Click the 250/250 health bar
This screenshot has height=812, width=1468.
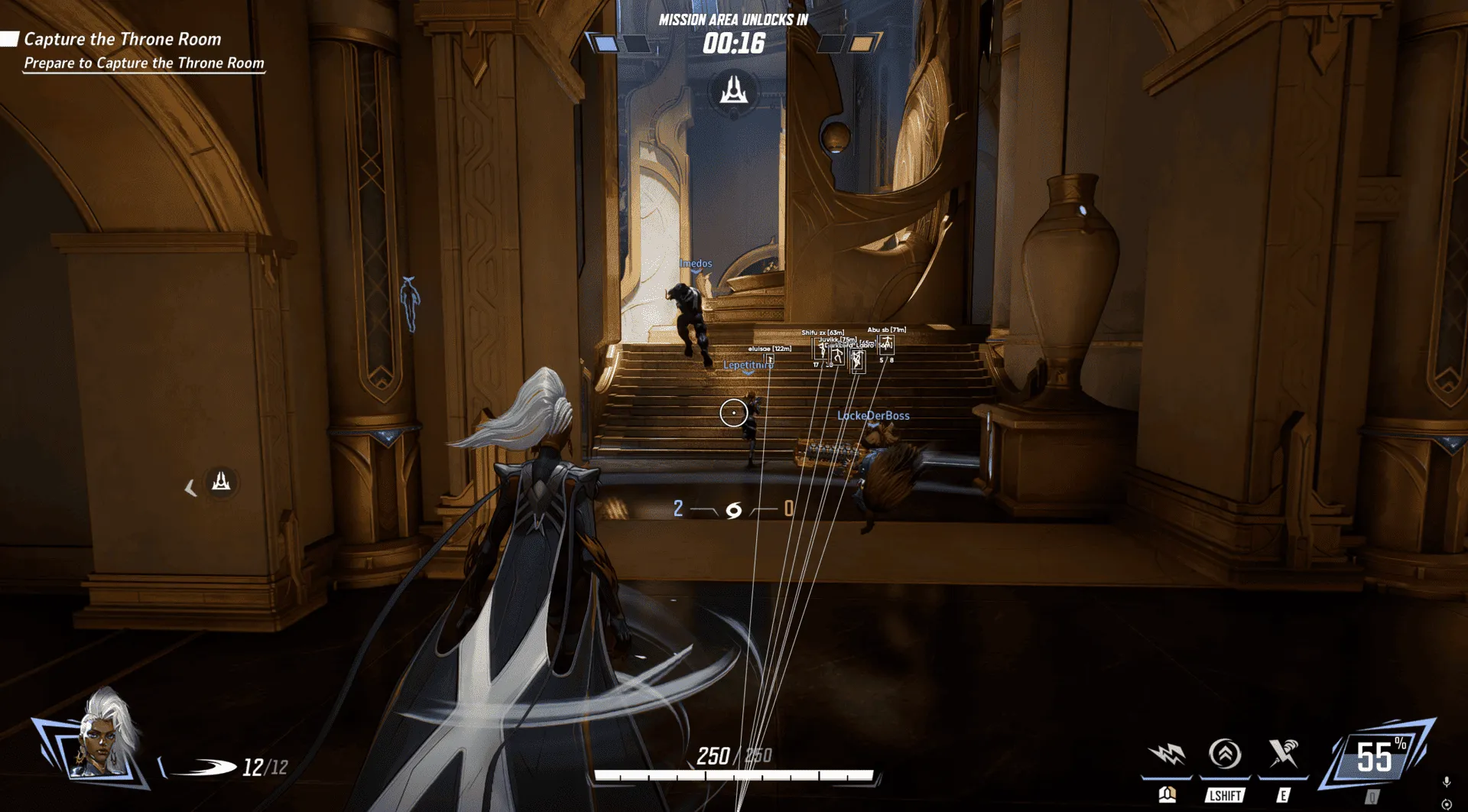[736, 758]
